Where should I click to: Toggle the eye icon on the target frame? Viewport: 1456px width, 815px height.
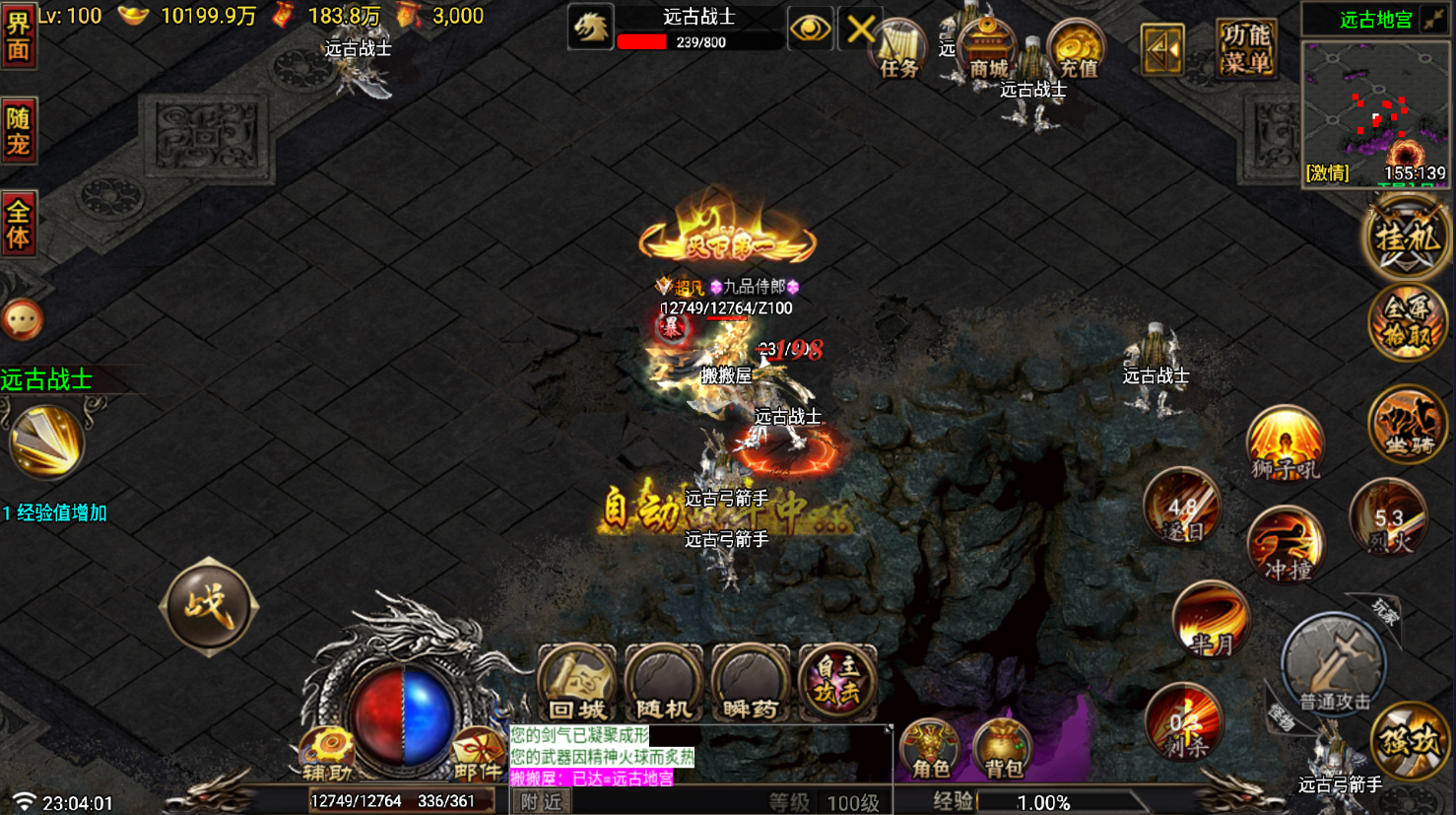point(810,30)
